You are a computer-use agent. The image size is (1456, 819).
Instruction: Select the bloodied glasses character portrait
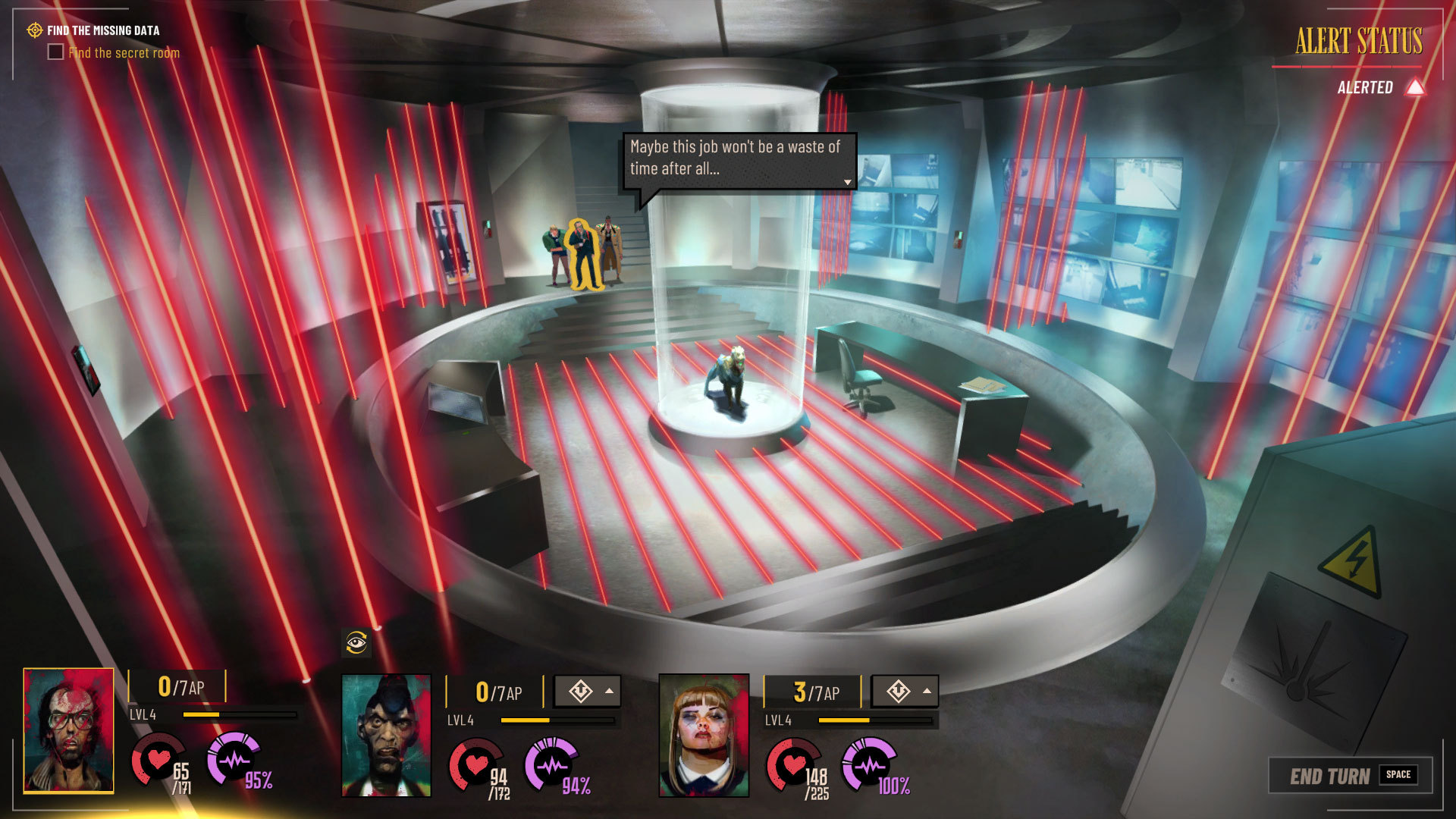point(68,730)
